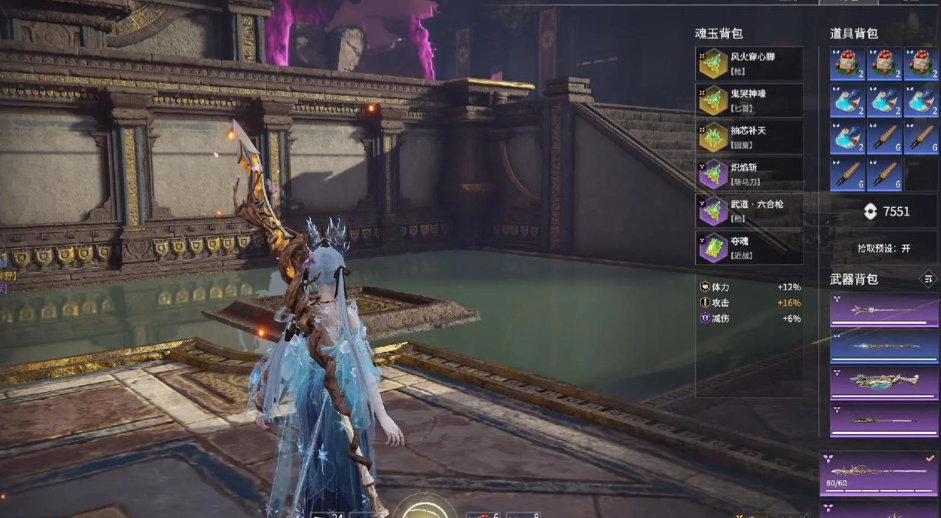
Task: Click the 炽焰斩 soul jade entry
Action: pos(750,174)
